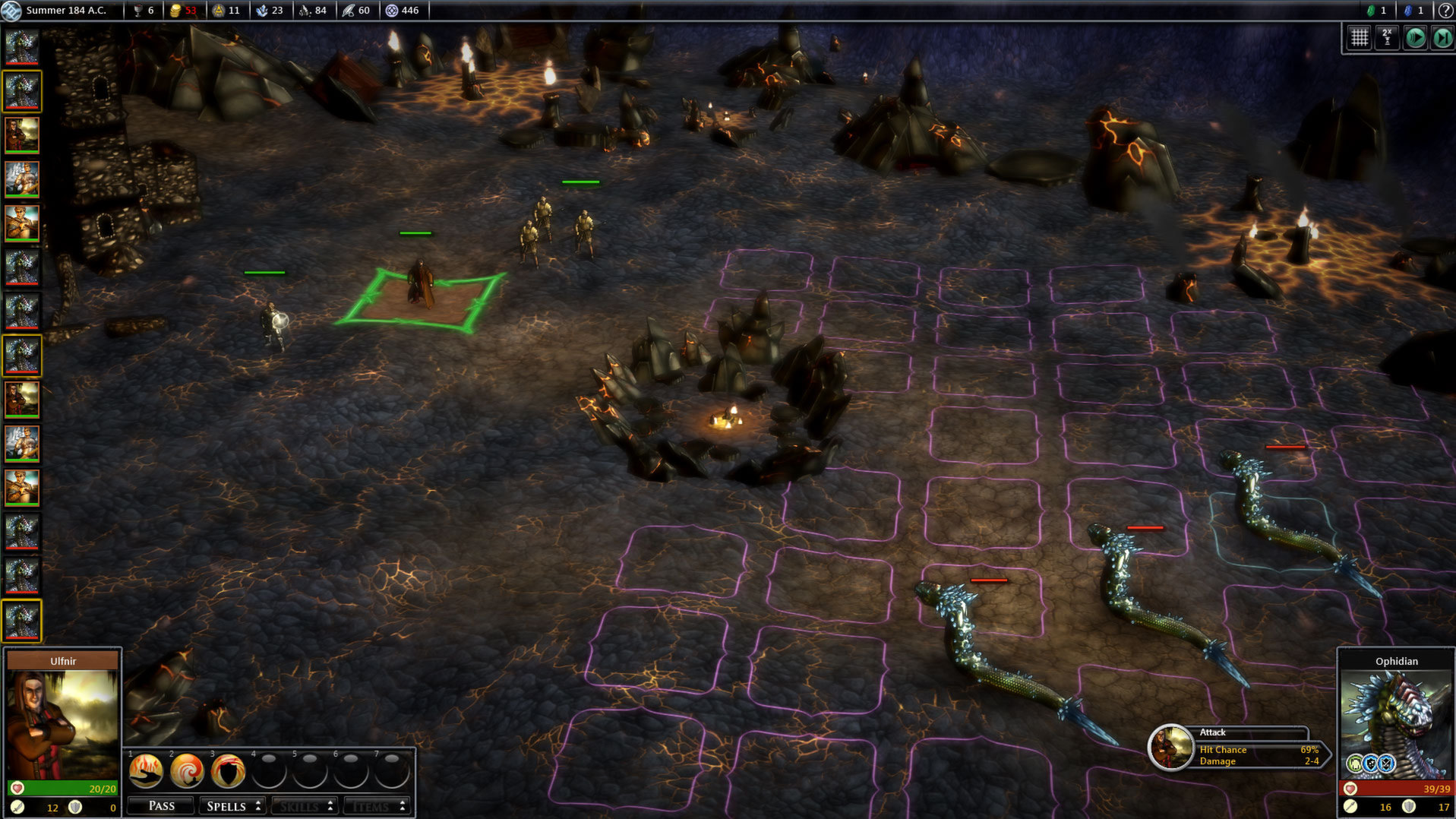This screenshot has height=819, width=1456.
Task: Toggle auto-resolve with the green play button
Action: click(x=1415, y=37)
